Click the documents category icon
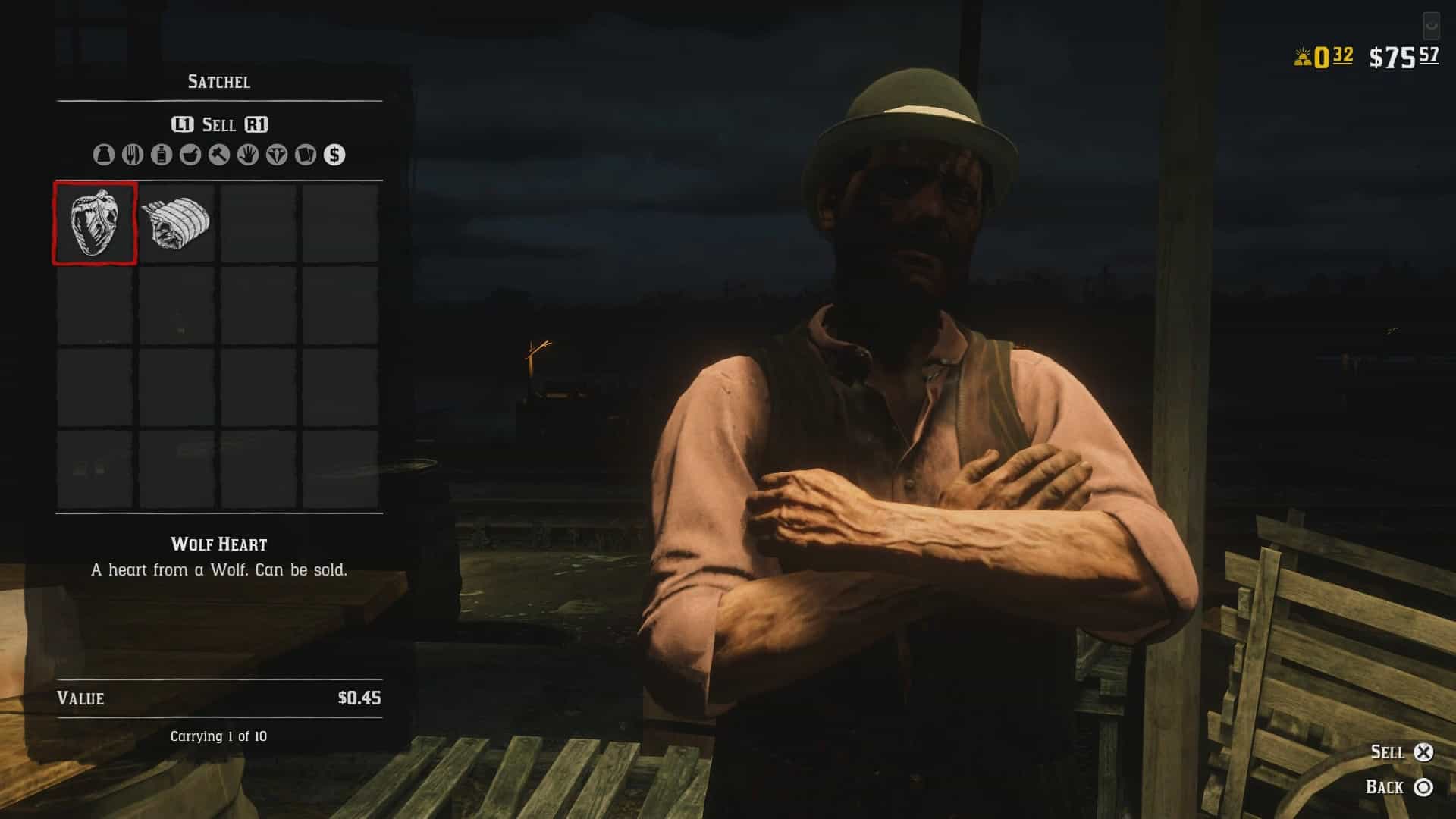1456x819 pixels. click(x=305, y=157)
